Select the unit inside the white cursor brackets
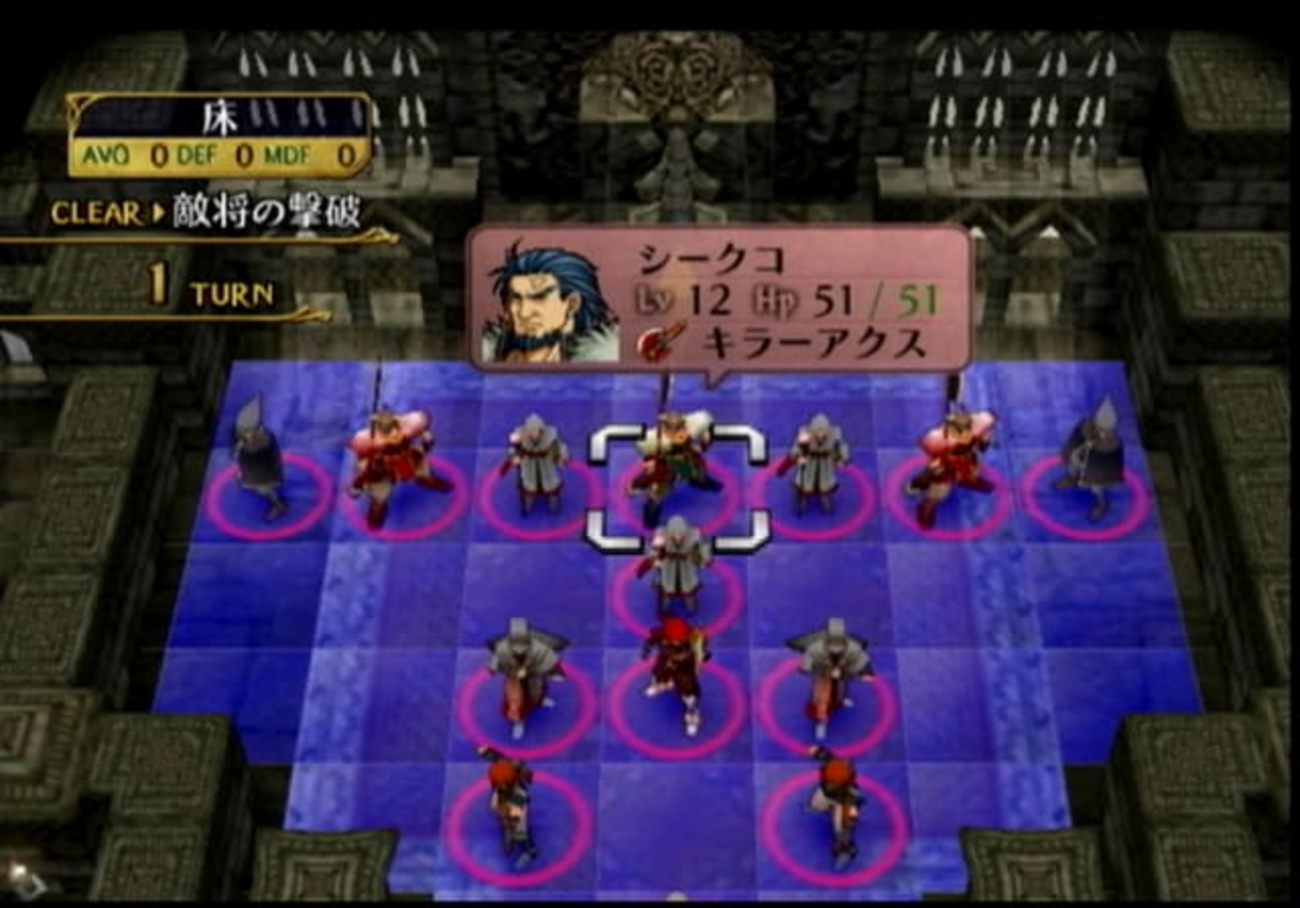 (x=675, y=467)
